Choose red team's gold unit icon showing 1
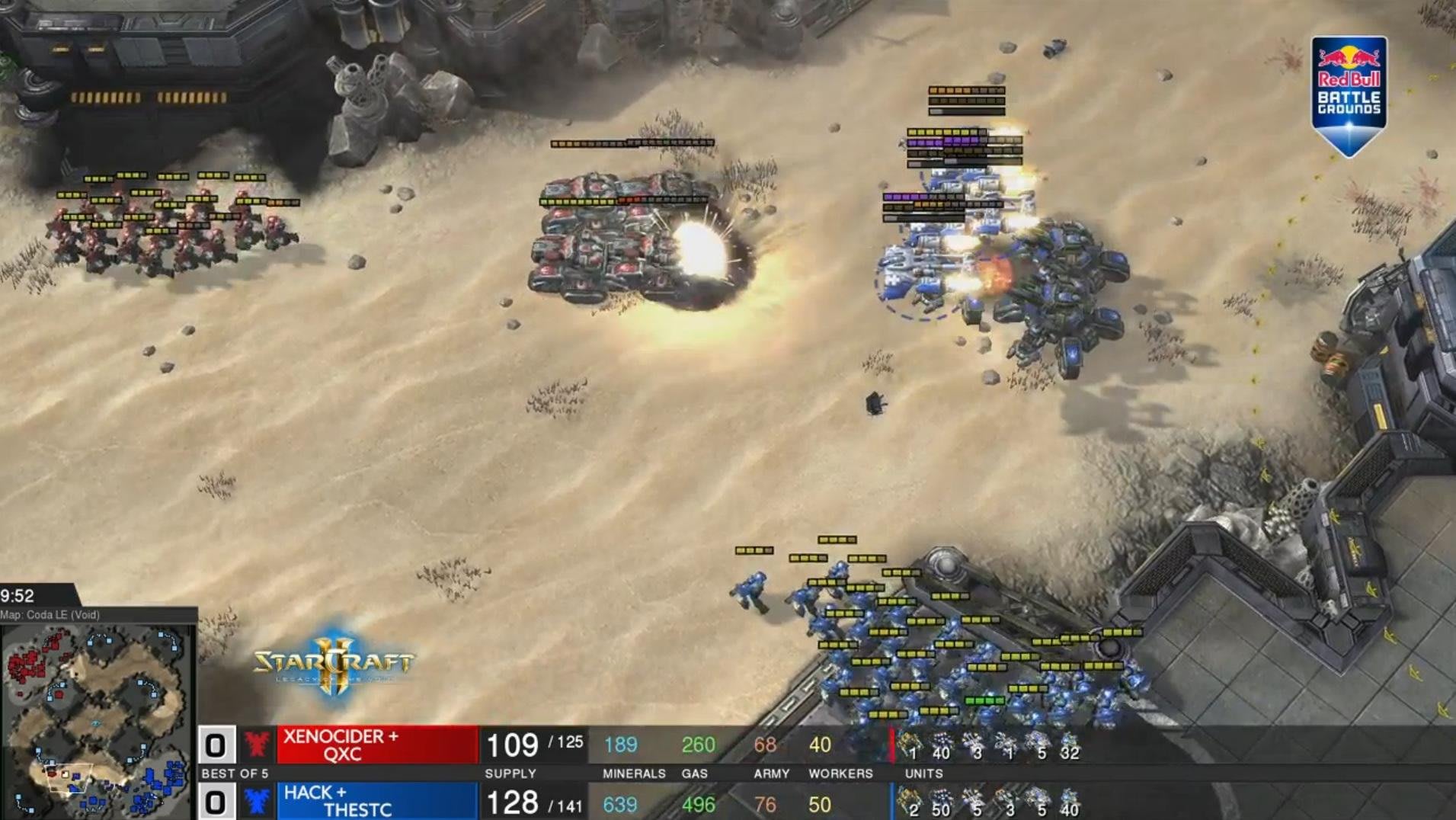 (909, 745)
